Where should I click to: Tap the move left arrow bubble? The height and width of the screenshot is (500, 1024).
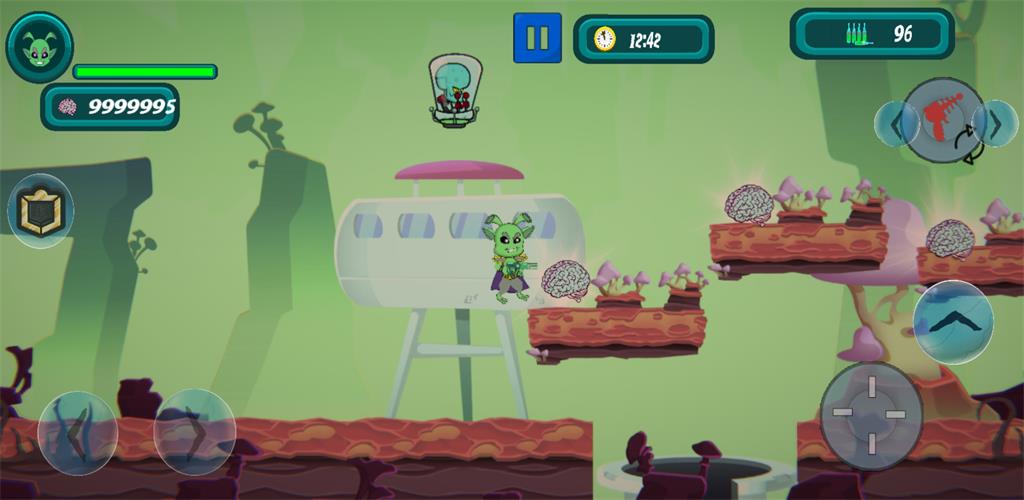(x=77, y=432)
